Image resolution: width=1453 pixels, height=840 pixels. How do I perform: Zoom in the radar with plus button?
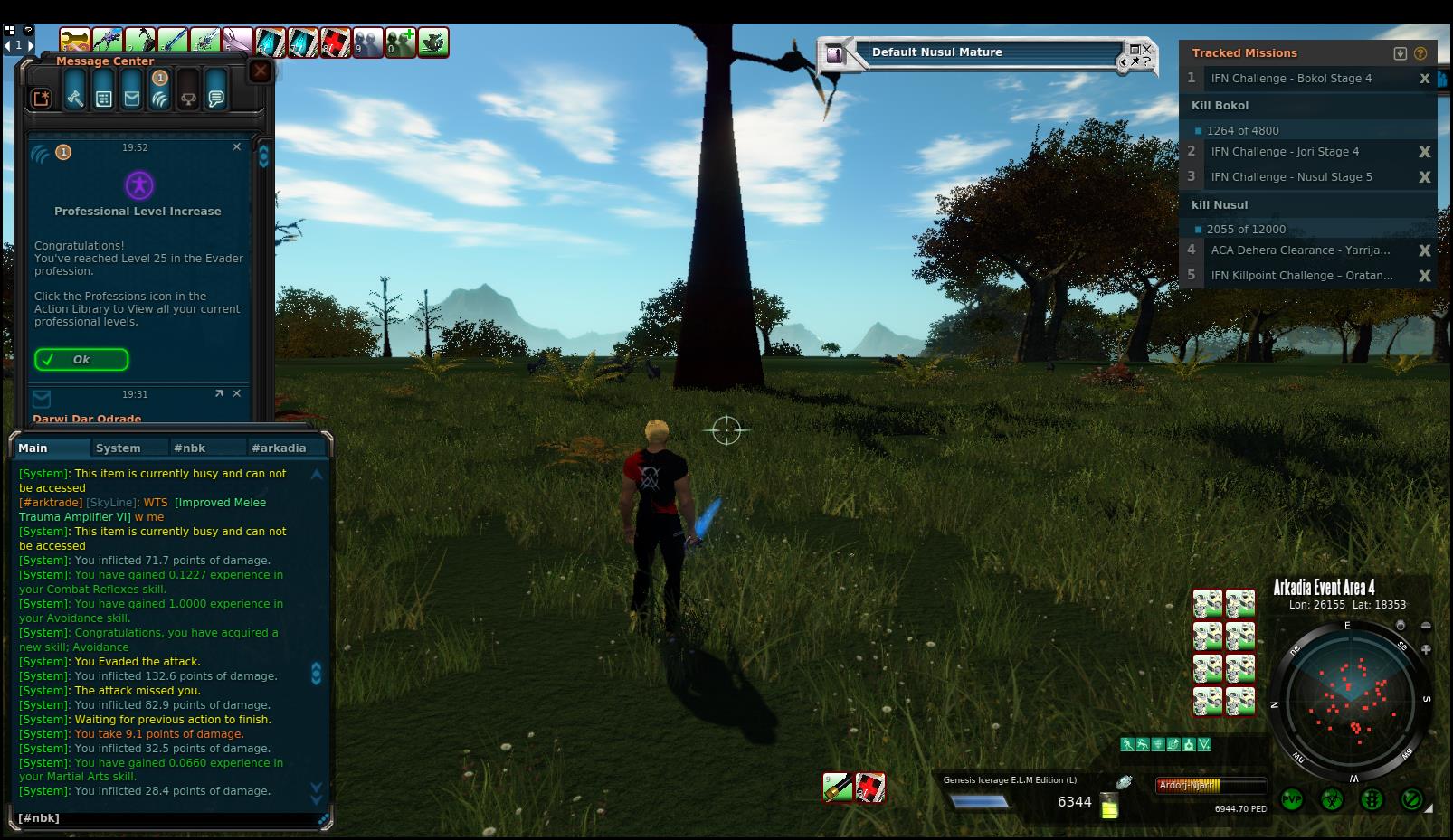point(1426,649)
